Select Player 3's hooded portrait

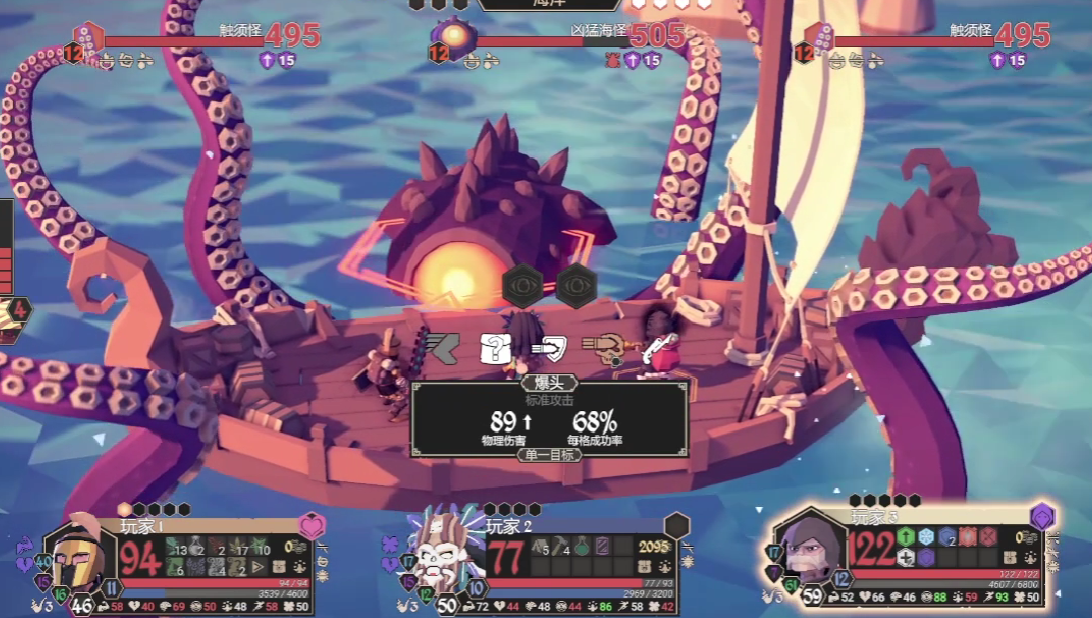pos(806,551)
